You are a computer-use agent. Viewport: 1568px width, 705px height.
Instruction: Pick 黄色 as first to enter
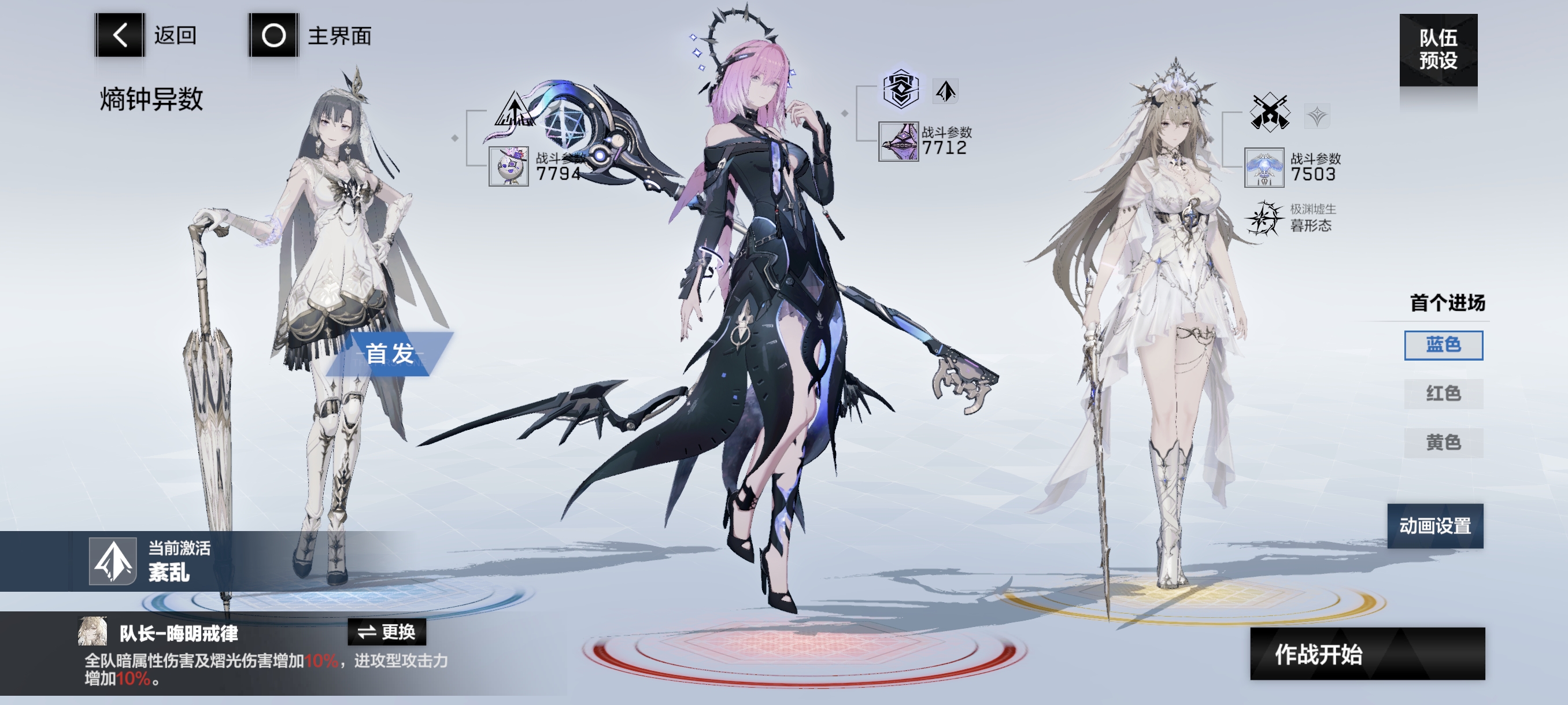tap(1443, 442)
